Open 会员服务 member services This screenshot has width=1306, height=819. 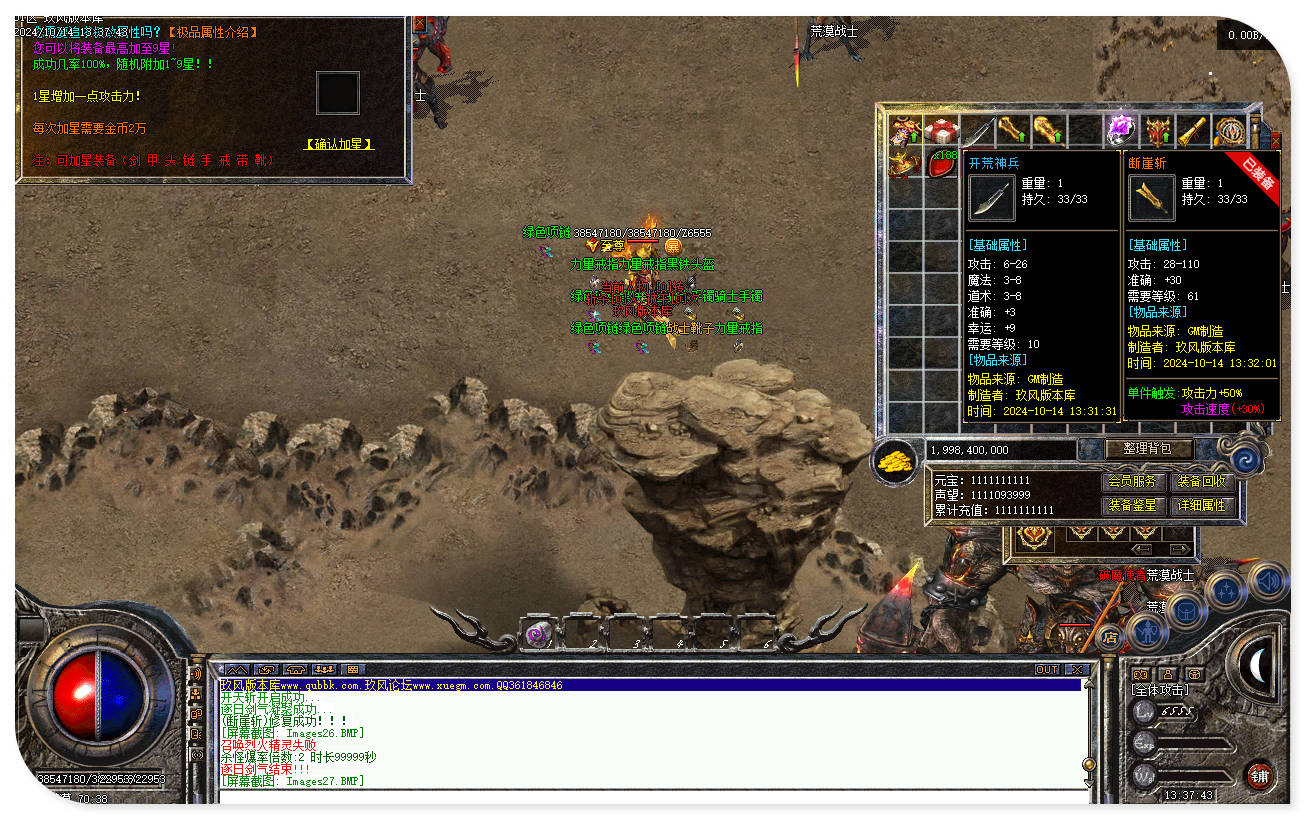pos(1134,482)
